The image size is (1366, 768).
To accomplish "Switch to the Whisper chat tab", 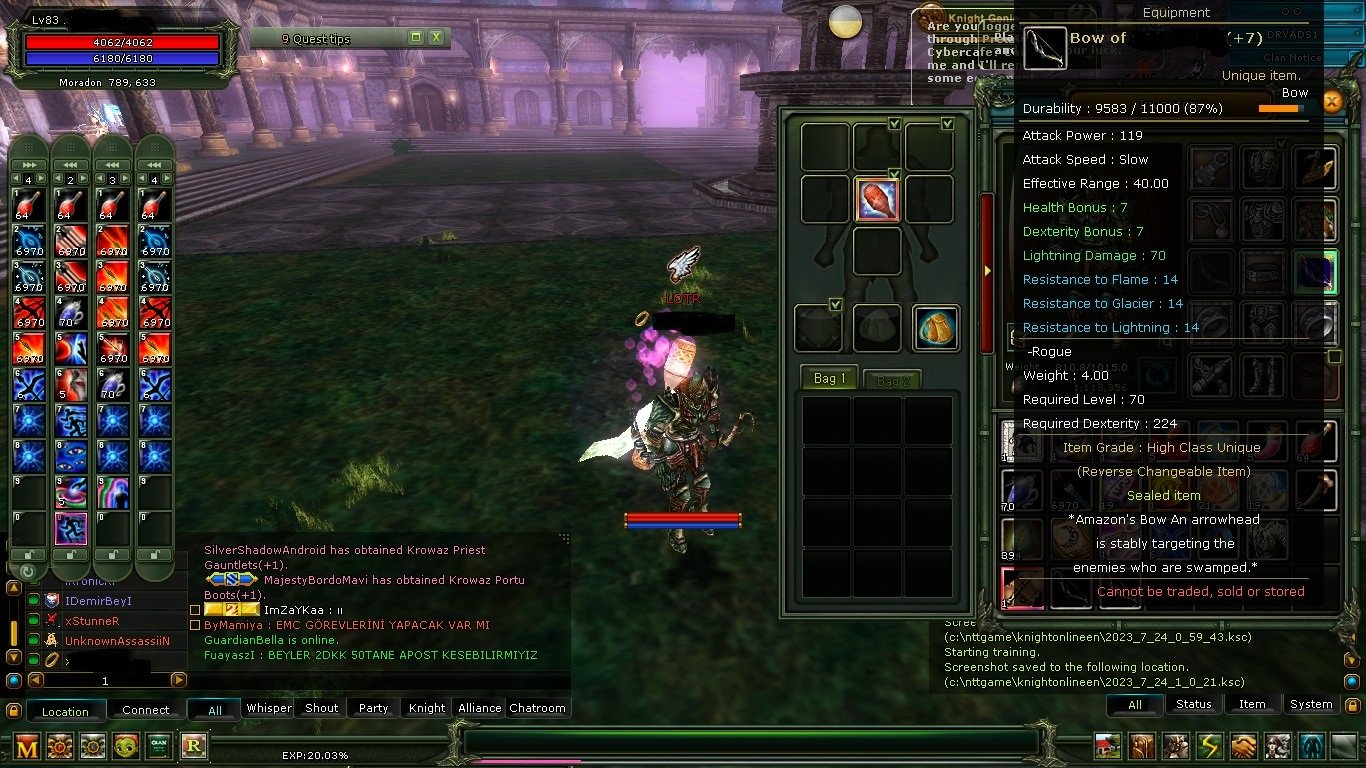I will click(x=268, y=707).
